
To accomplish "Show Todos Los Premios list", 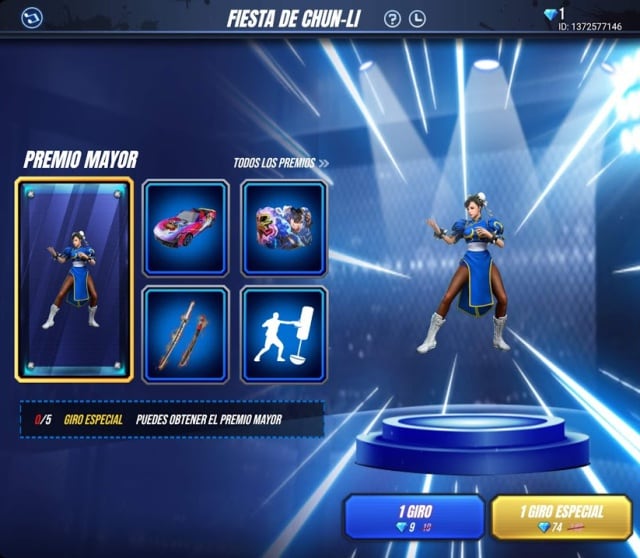I will (x=281, y=163).
